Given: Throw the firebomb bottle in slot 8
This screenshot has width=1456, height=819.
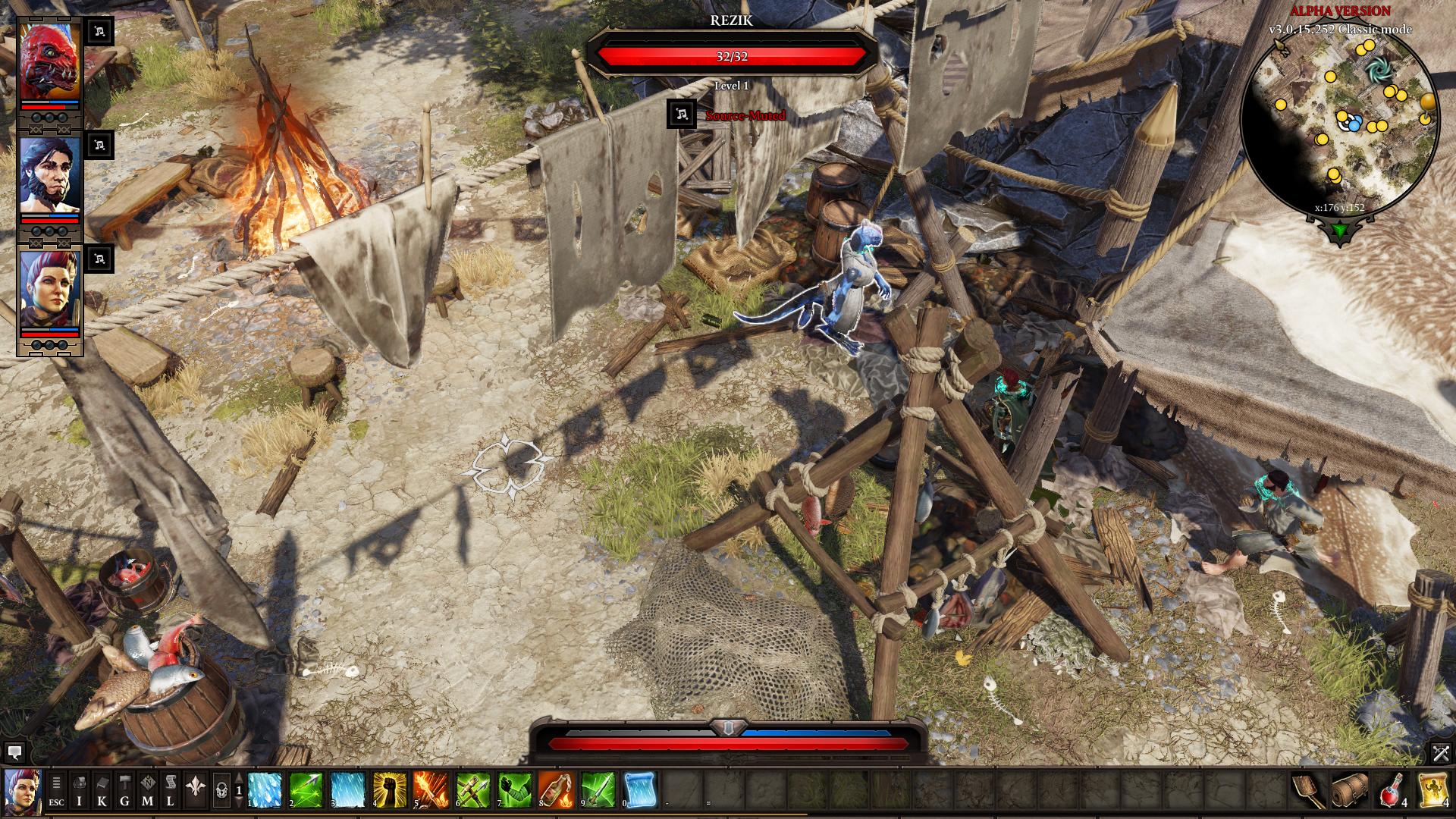Looking at the screenshot, I should pyautogui.click(x=555, y=789).
